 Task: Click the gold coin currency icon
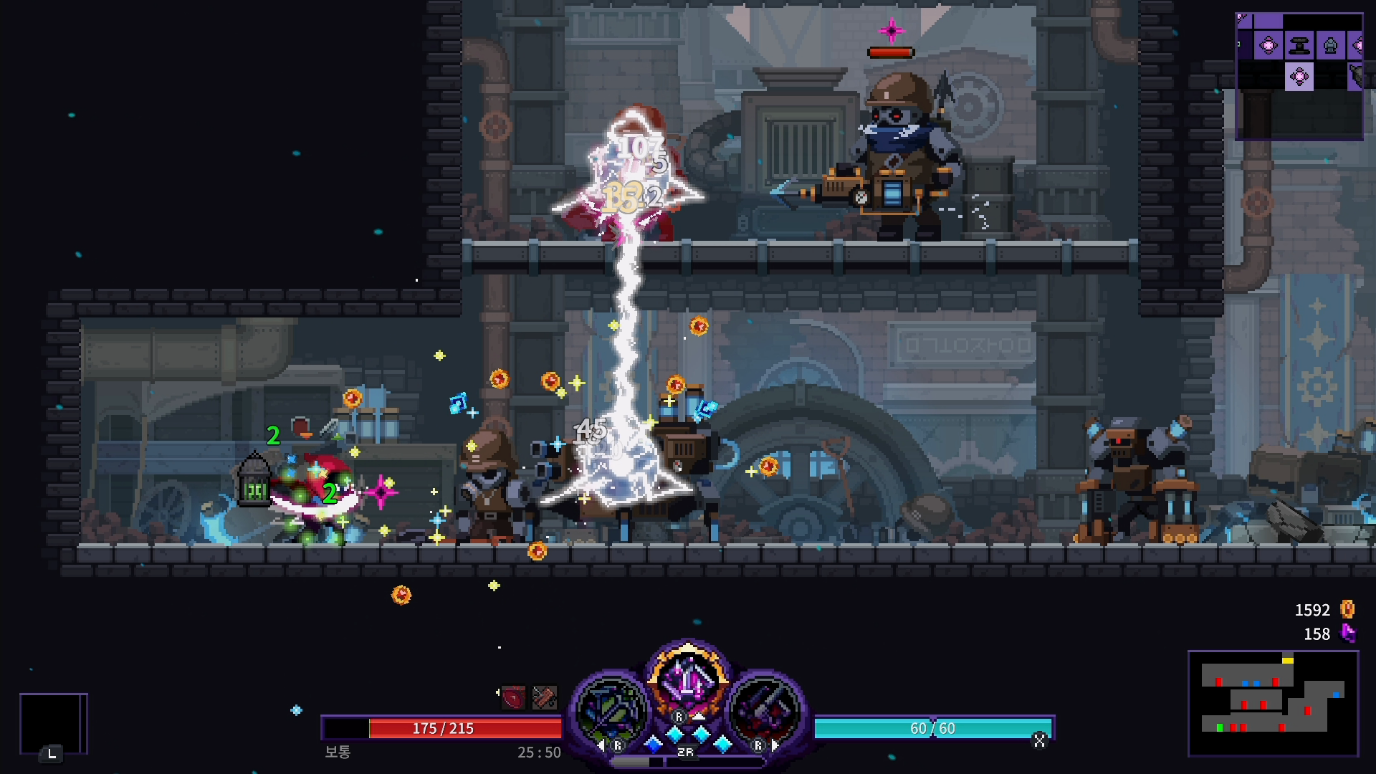click(1347, 609)
